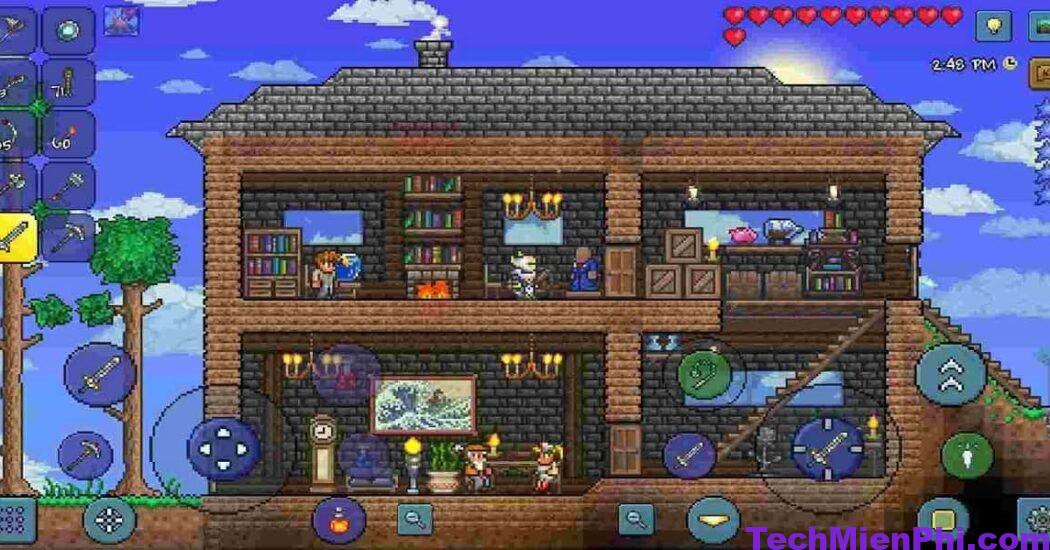Open the settings gear button
1050x550 pixels.
click(1036, 520)
